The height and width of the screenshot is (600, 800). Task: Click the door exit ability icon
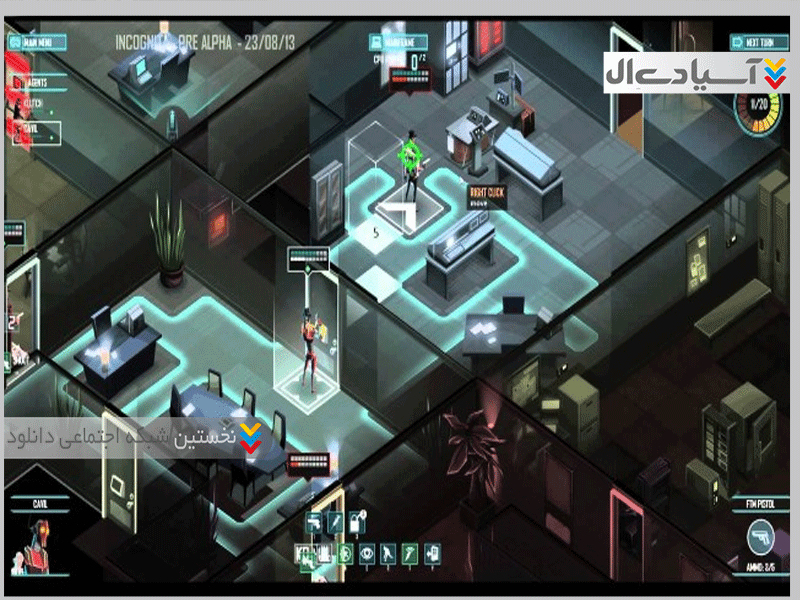[432, 552]
